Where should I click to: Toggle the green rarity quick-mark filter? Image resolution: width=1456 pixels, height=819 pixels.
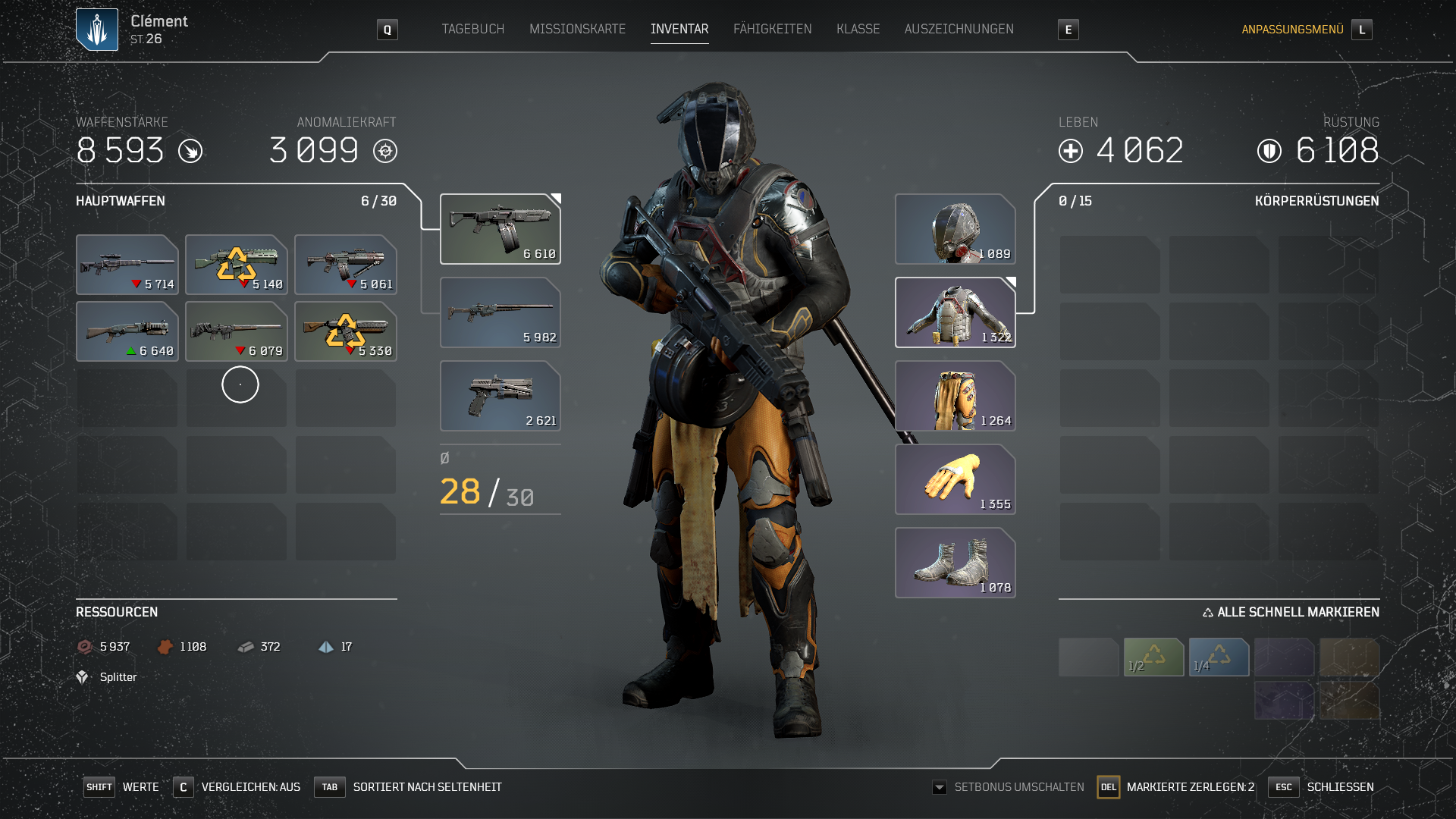1153,657
